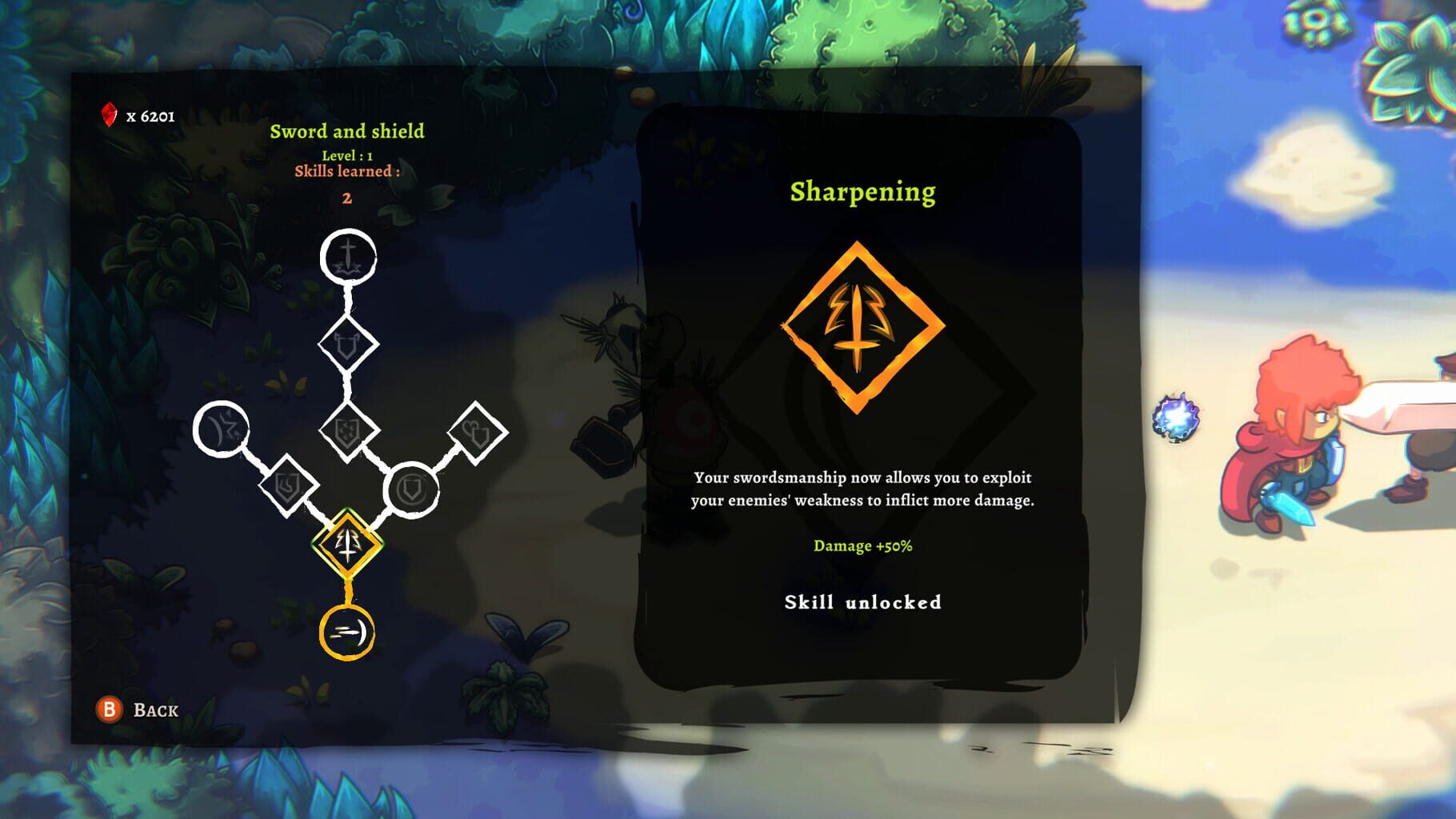
Task: Select the unlocked slash skill at tree bottom
Action: (348, 632)
